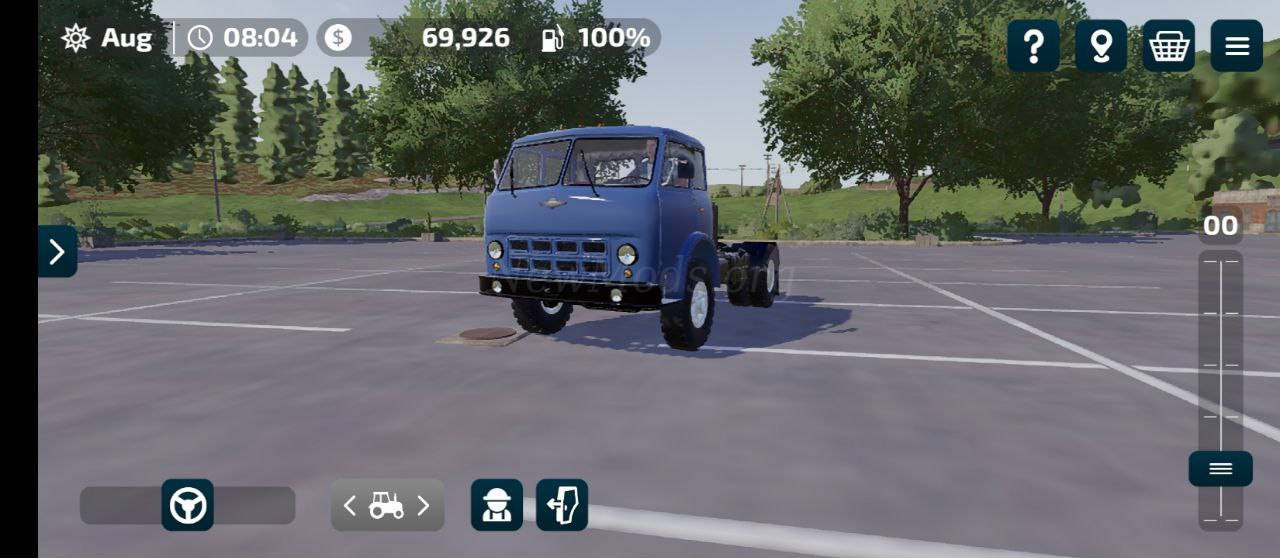Tap the steering wheel control
The image size is (1280, 558).
tap(188, 505)
